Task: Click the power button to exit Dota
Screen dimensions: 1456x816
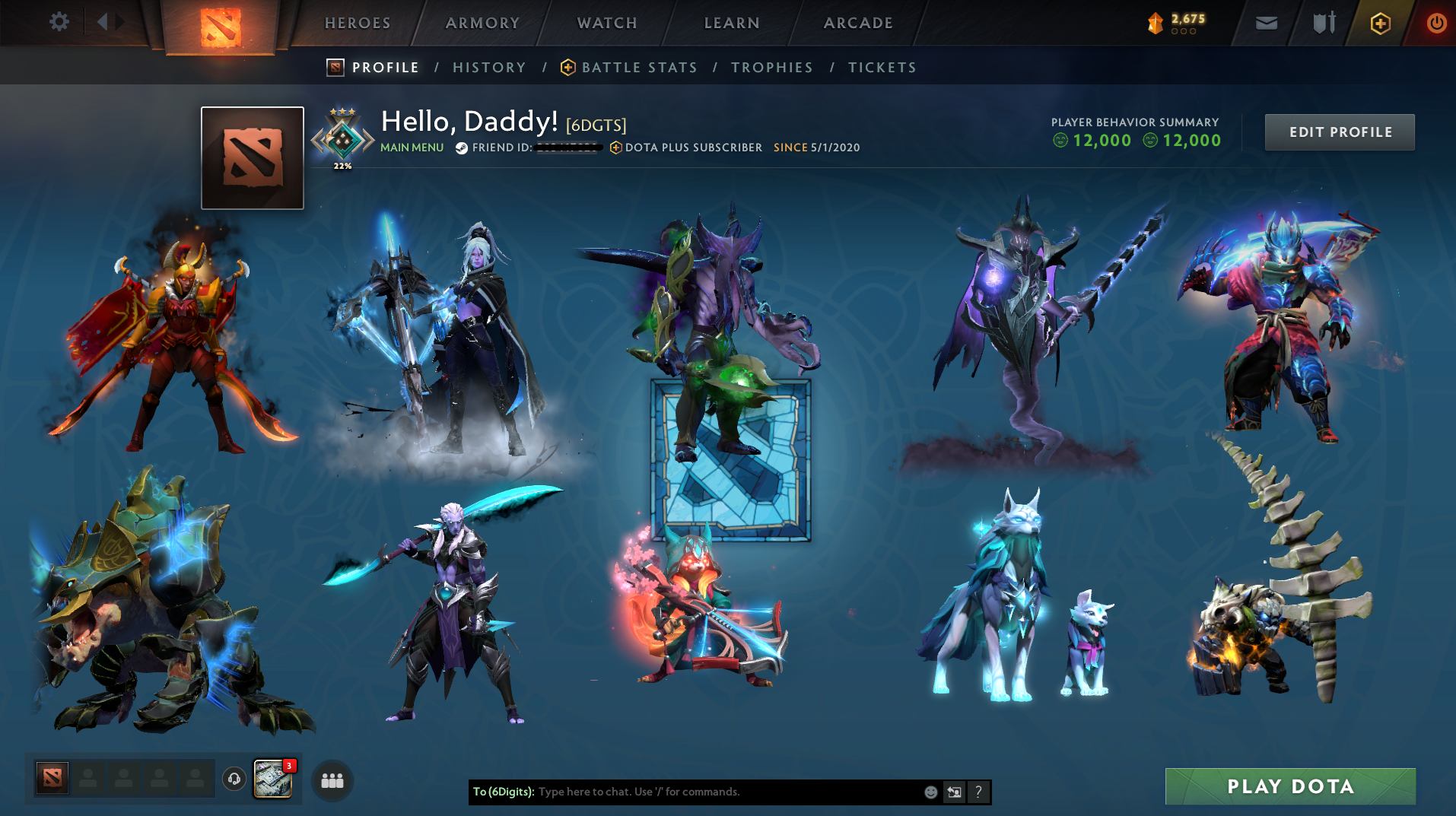Action: 1436,22
